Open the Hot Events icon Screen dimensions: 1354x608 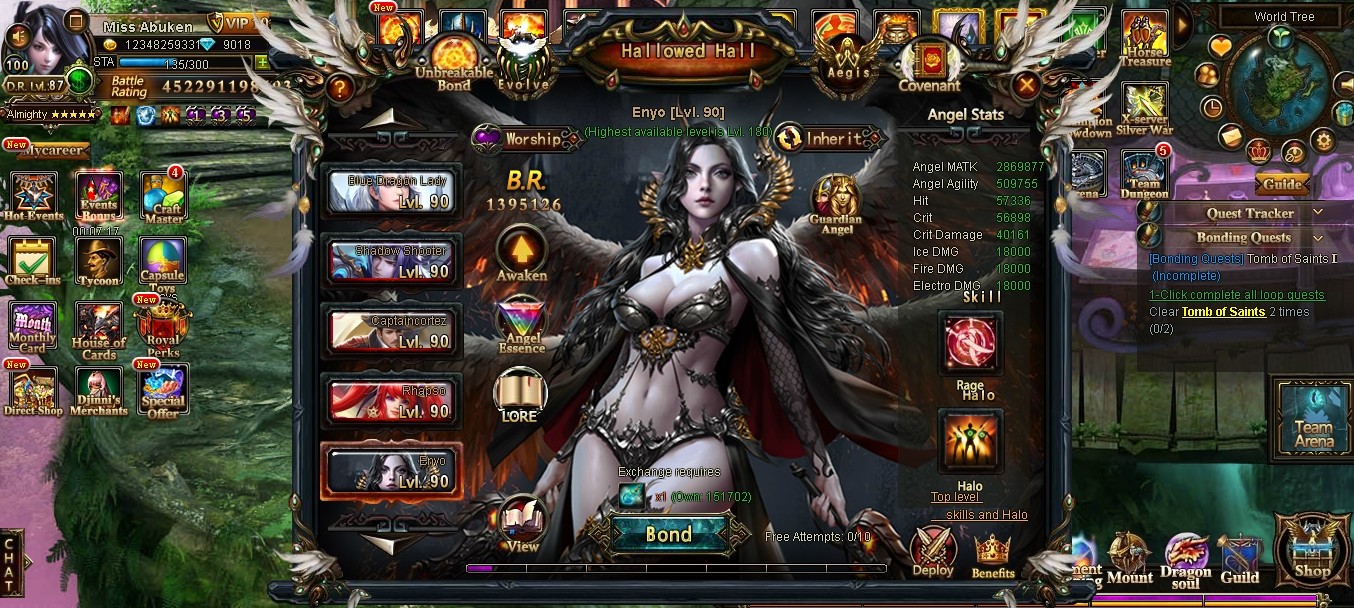click(x=33, y=195)
